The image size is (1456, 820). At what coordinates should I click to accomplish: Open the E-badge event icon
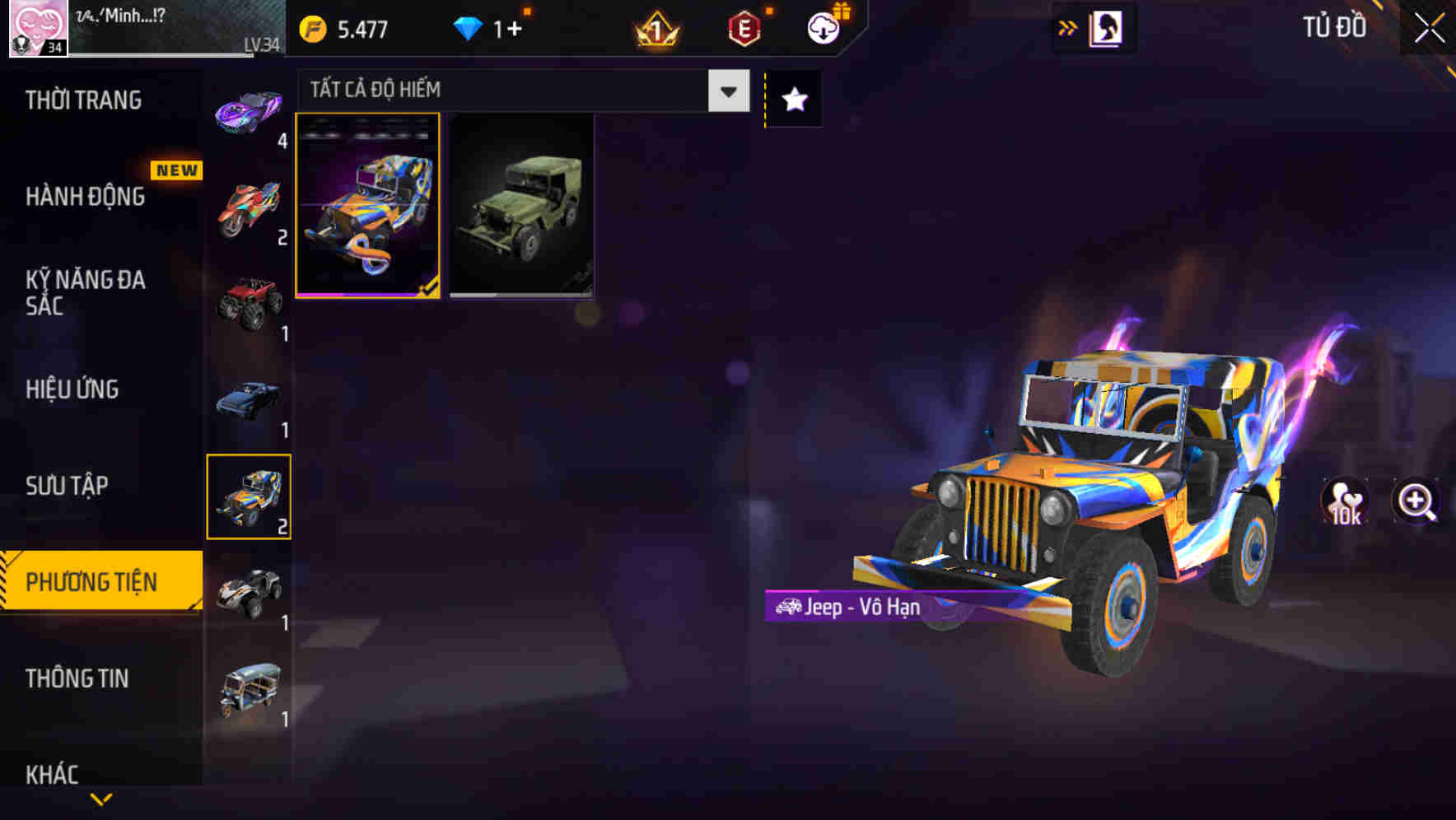pos(743,27)
